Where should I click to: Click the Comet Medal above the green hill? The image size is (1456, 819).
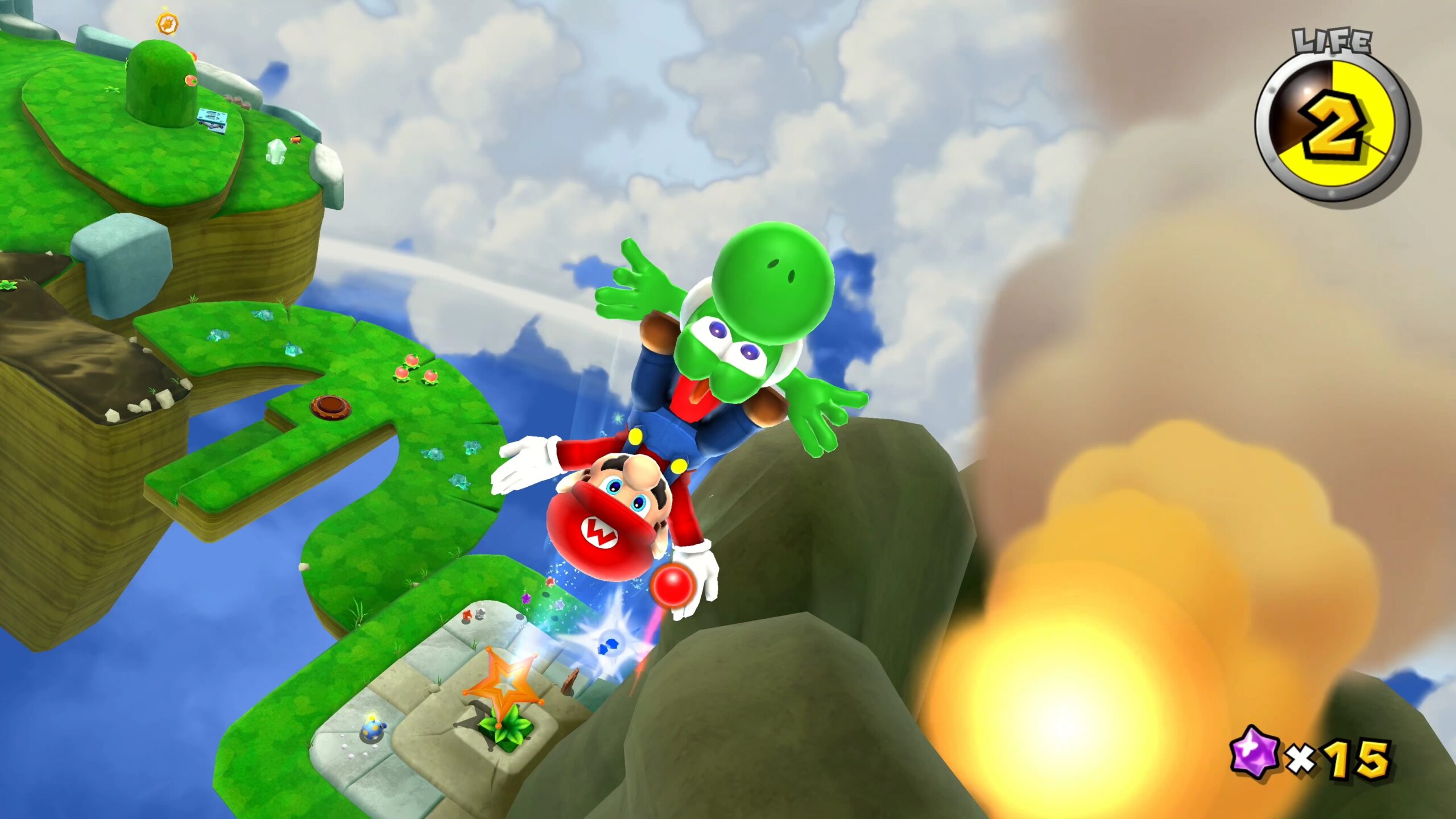tap(166, 23)
